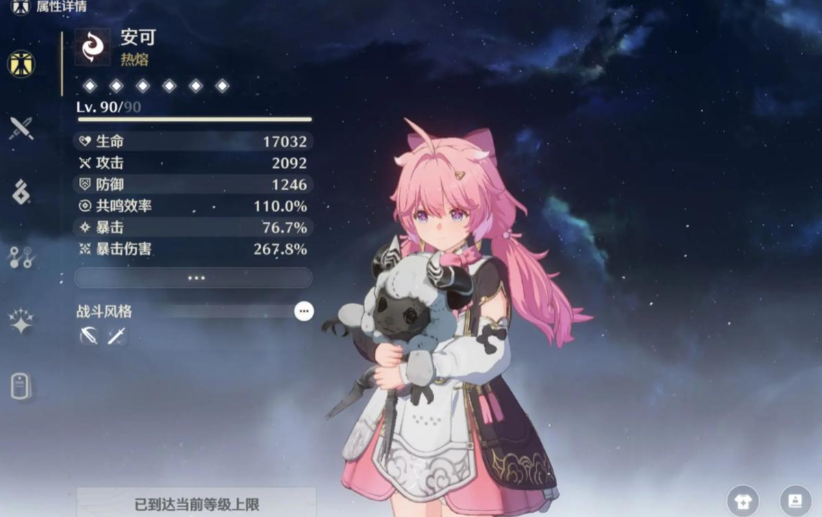Image resolution: width=822 pixels, height=517 pixels.
Task: Switch to the echo diamond tab
Action: click(x=21, y=192)
